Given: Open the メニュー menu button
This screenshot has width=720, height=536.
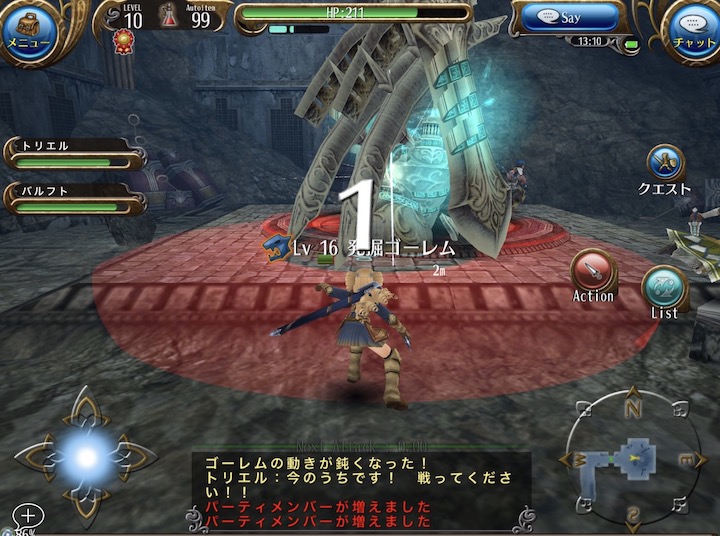Looking at the screenshot, I should (29, 31).
